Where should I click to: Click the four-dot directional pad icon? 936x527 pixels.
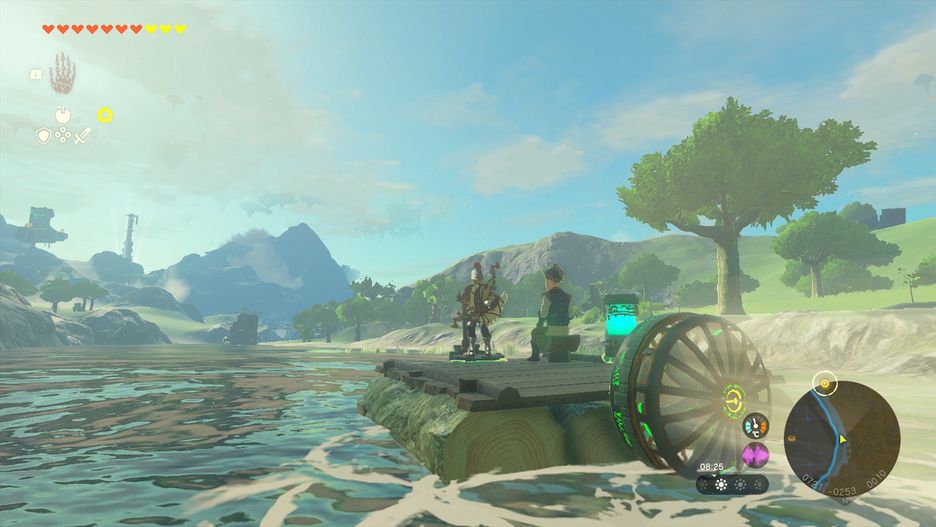point(63,135)
